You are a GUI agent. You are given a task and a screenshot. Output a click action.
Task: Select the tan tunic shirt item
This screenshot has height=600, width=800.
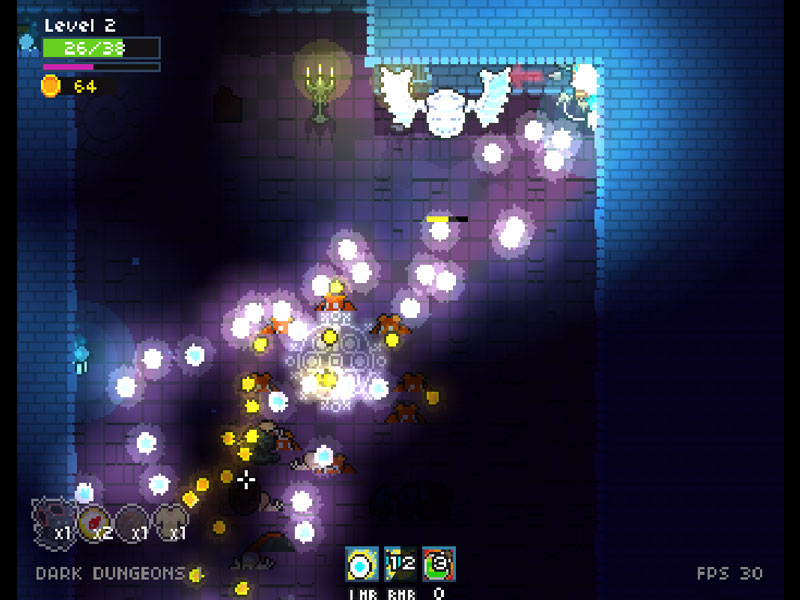point(171,518)
